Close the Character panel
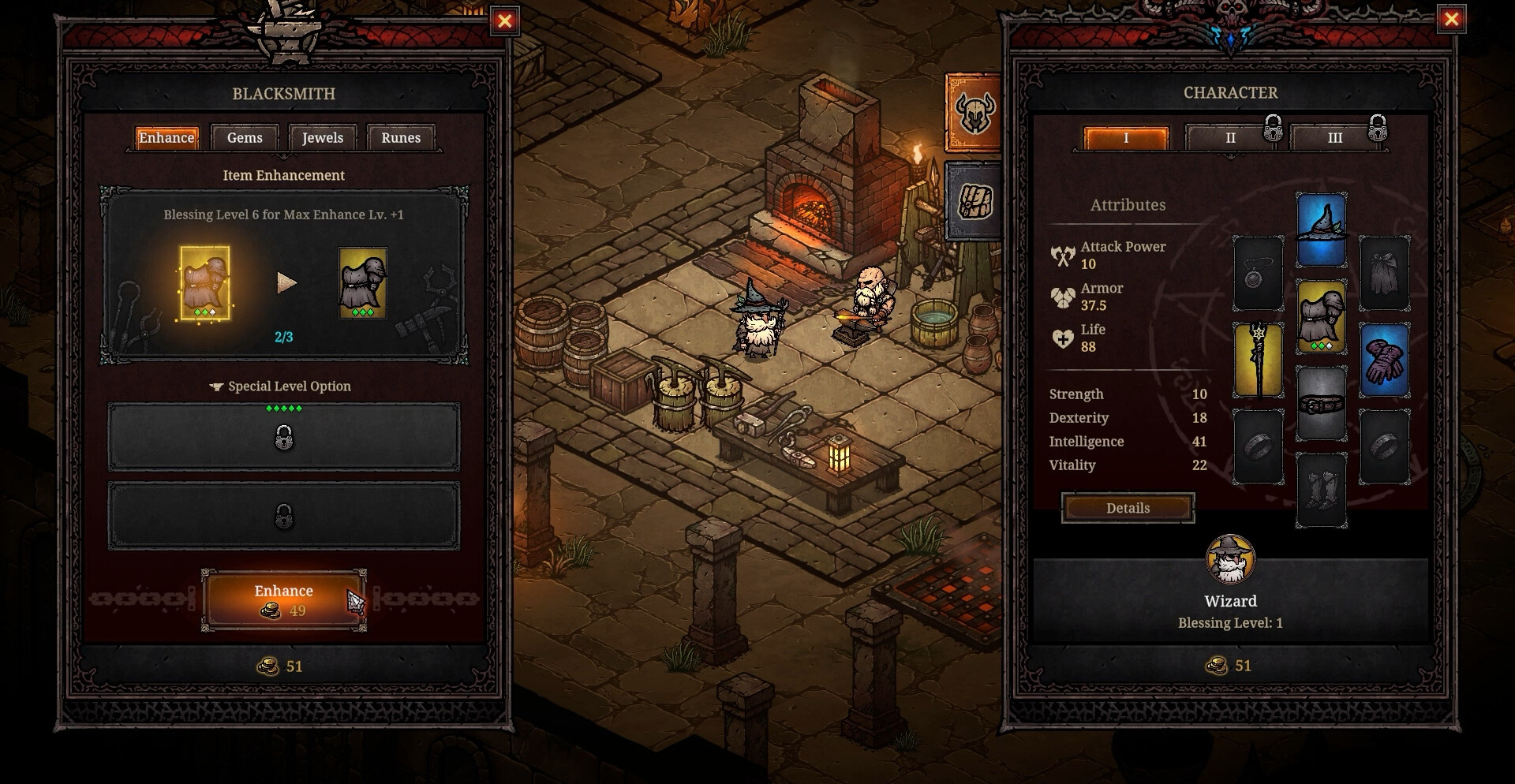 [1451, 20]
